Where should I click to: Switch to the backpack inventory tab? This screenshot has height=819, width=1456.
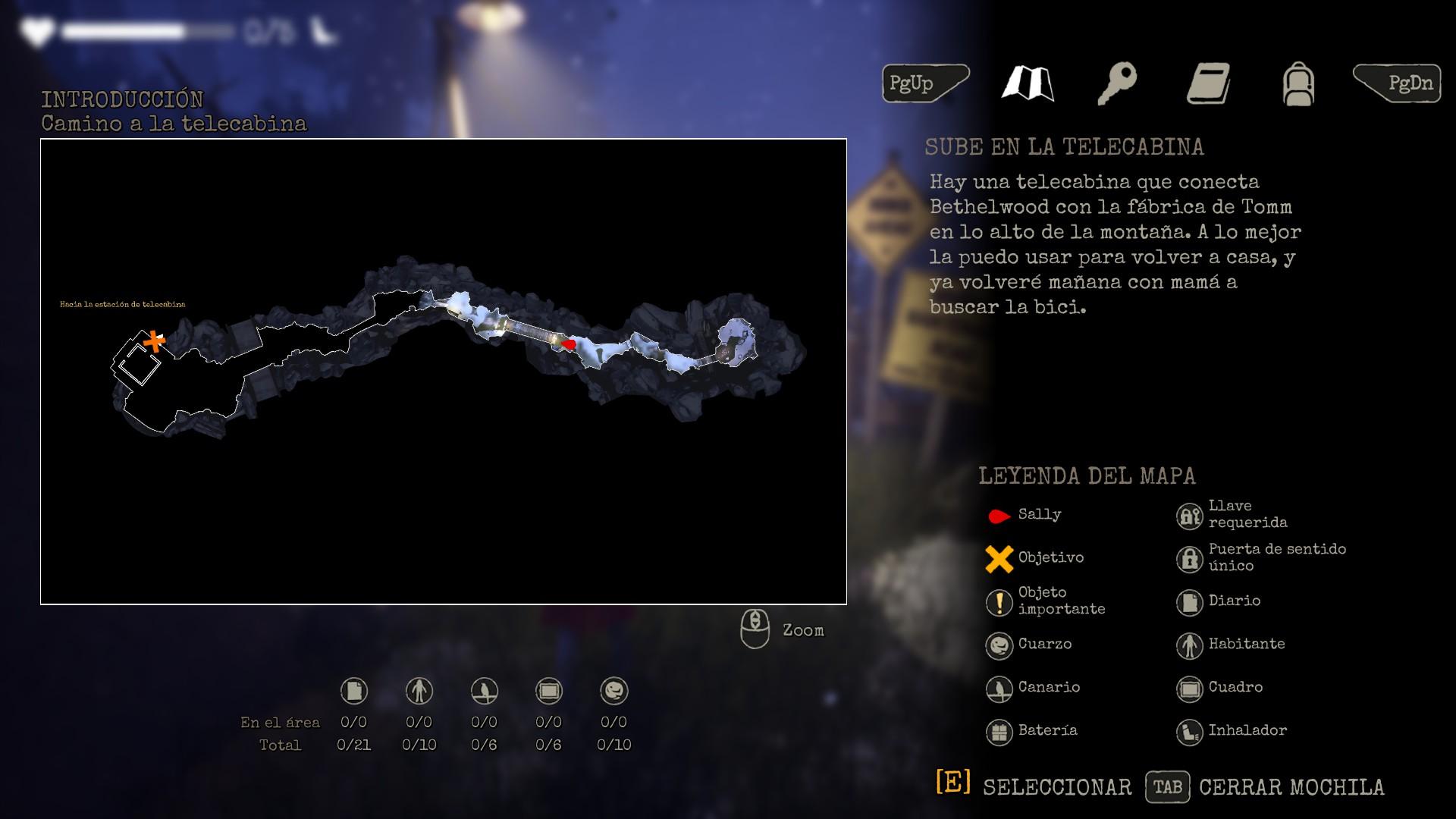1298,83
